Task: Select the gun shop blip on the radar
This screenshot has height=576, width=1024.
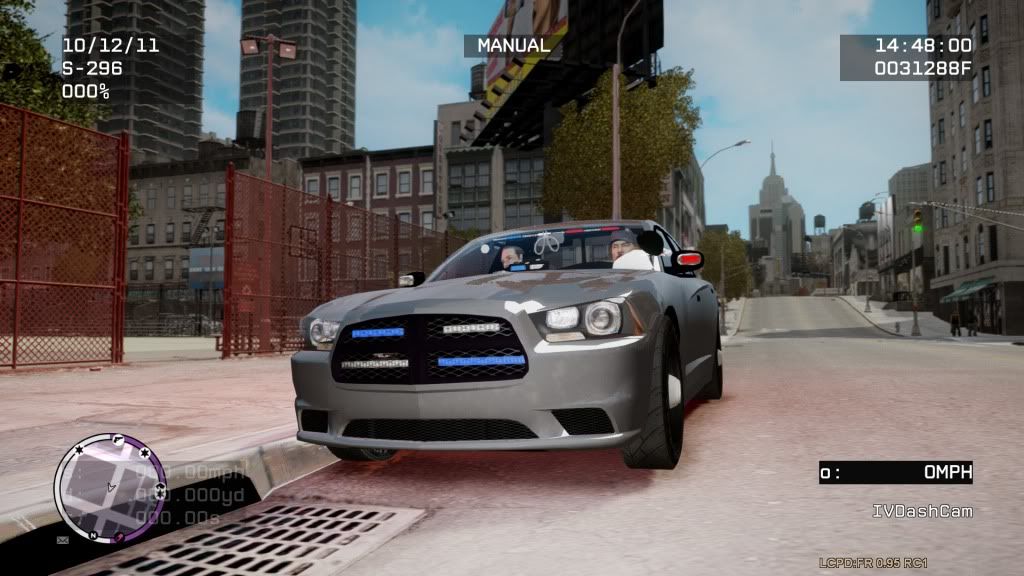Action: pos(119,440)
